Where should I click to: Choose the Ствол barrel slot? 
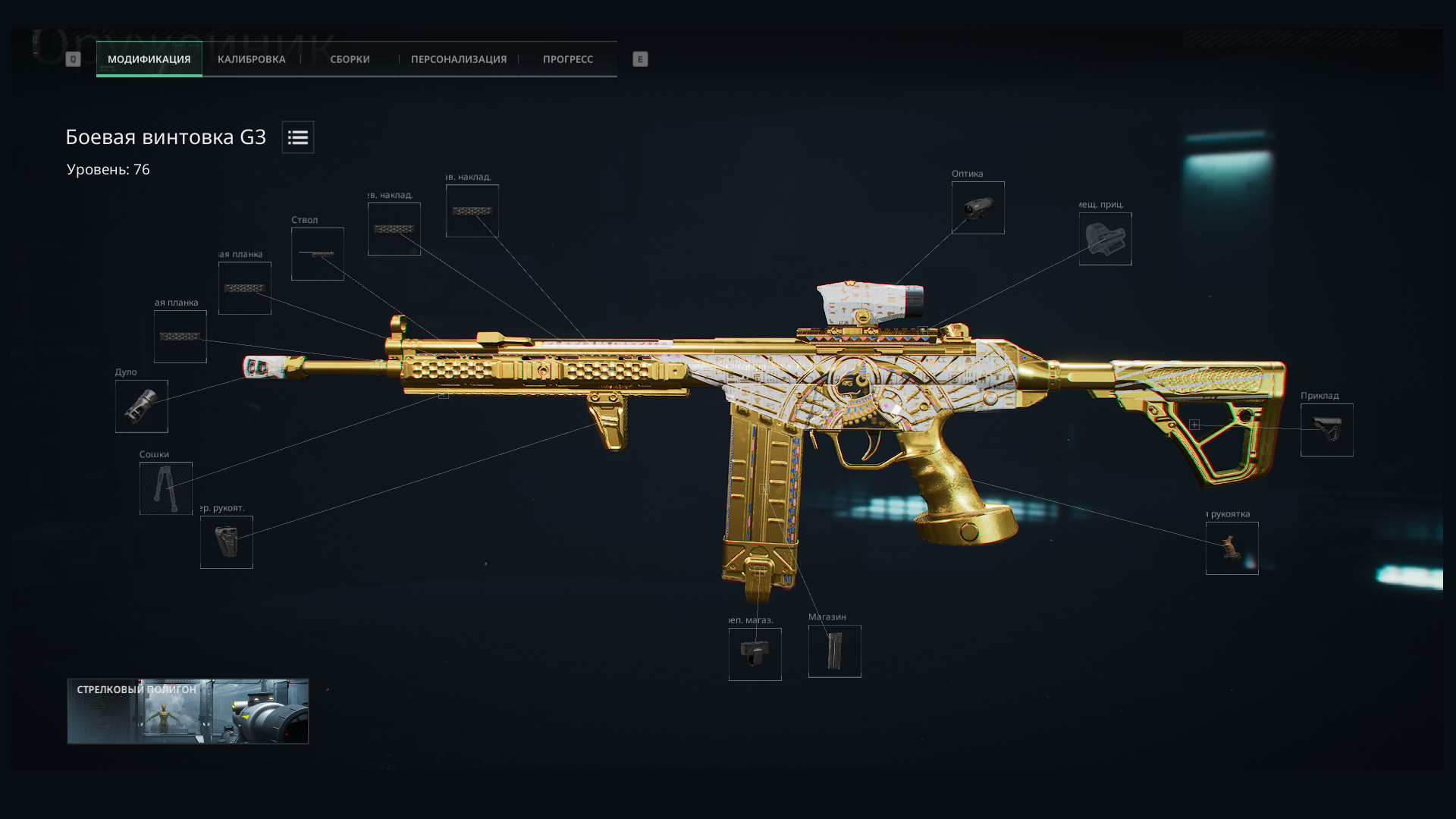point(318,254)
